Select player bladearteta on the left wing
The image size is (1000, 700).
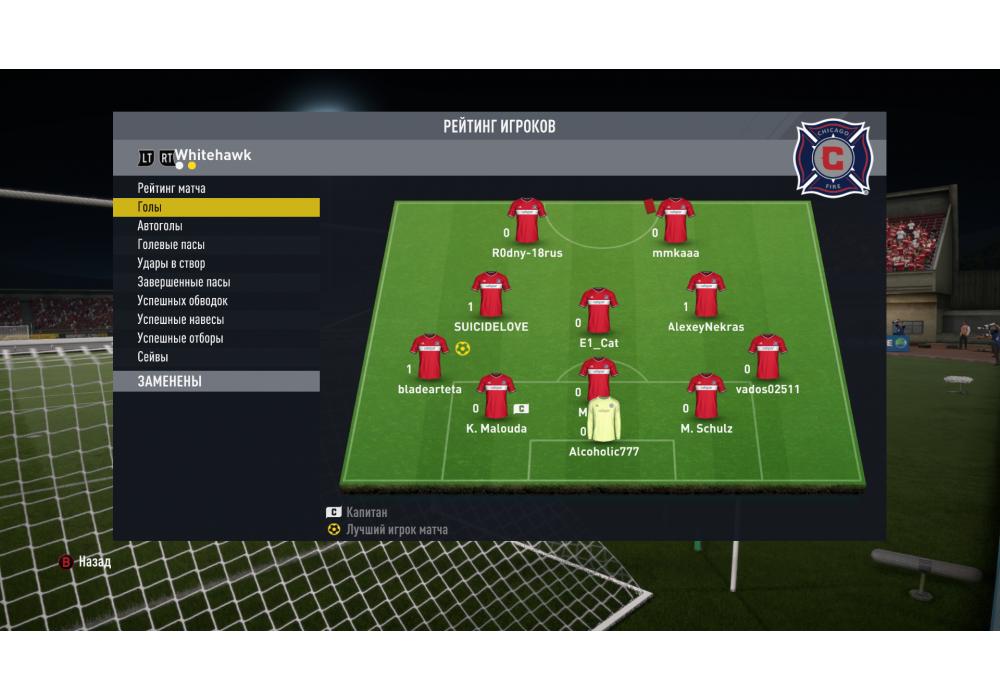click(429, 357)
